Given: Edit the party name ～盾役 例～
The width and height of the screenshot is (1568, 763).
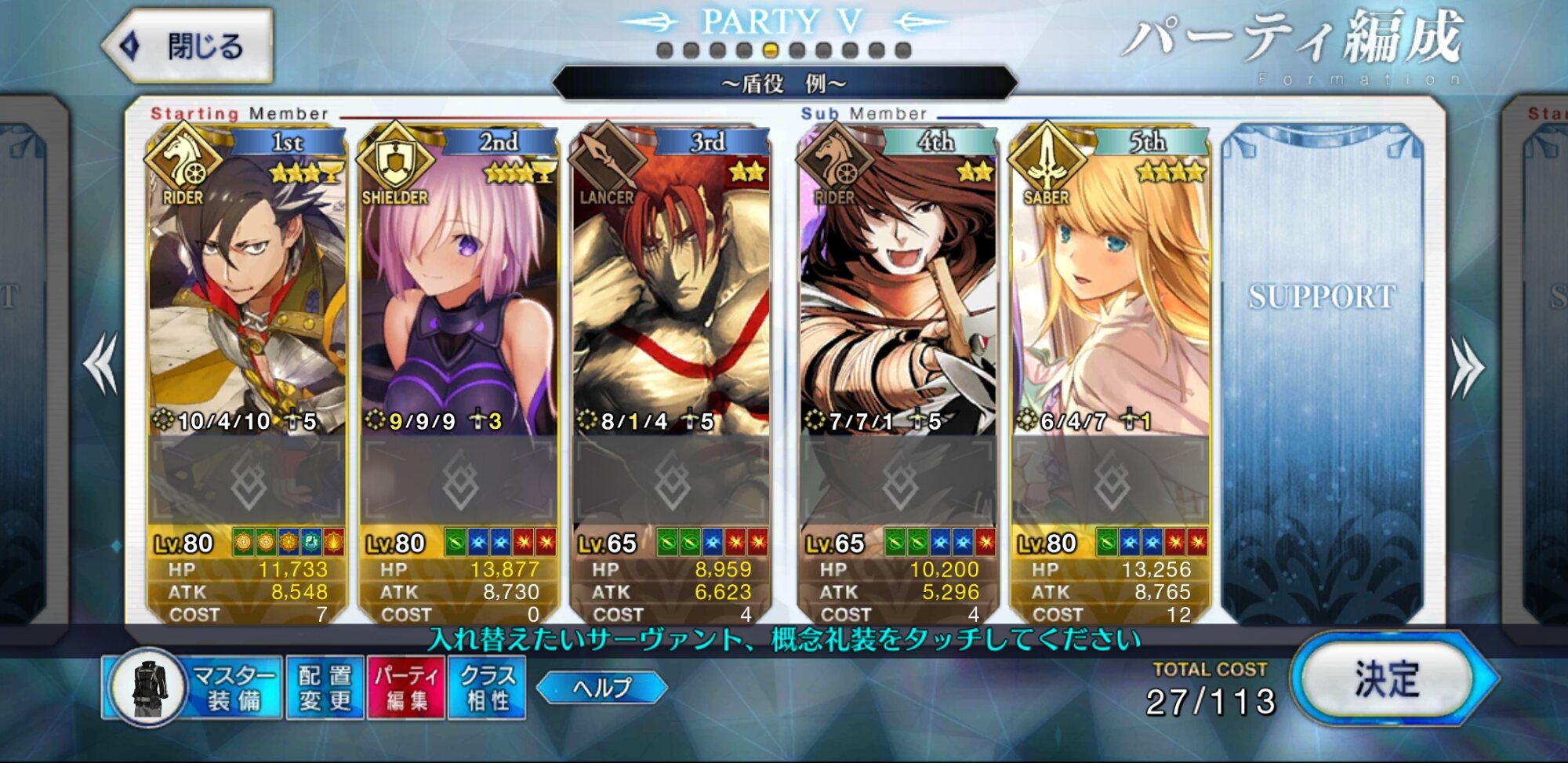Looking at the screenshot, I should click(784, 83).
